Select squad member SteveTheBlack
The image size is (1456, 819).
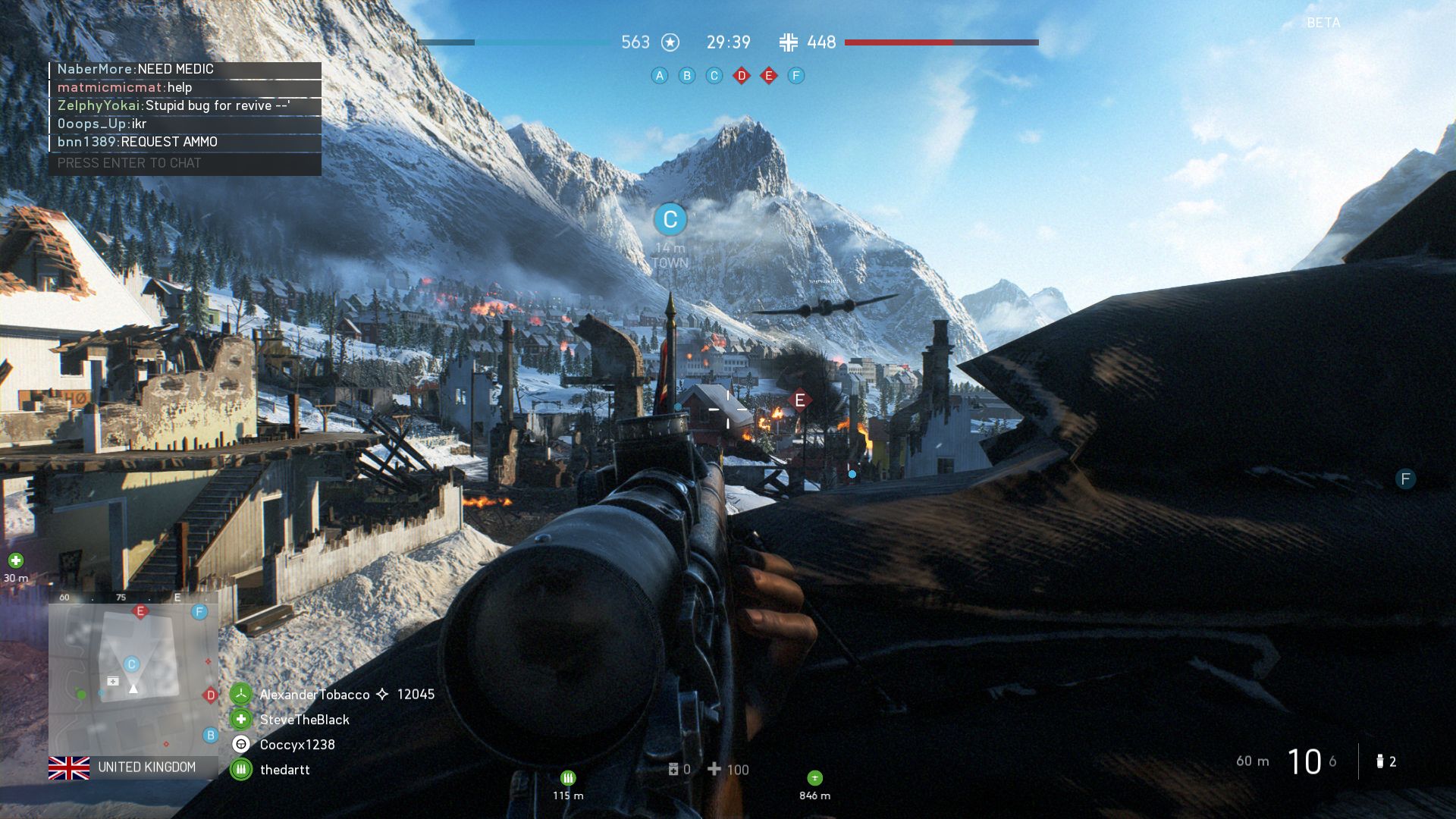(304, 720)
